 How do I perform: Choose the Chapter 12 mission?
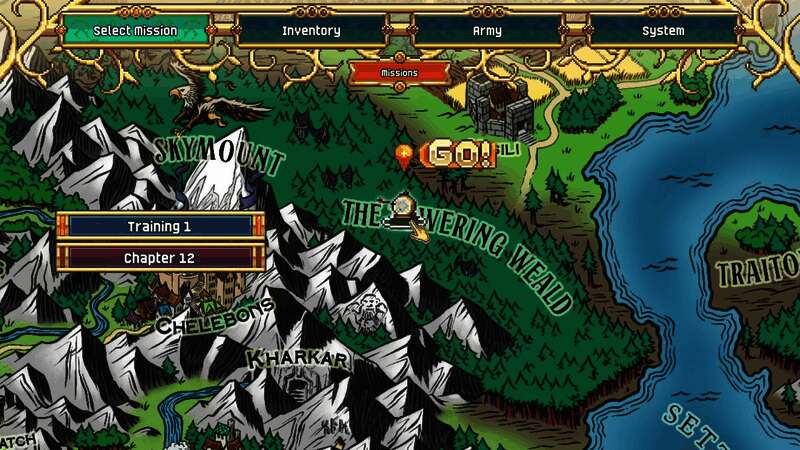pos(160,258)
